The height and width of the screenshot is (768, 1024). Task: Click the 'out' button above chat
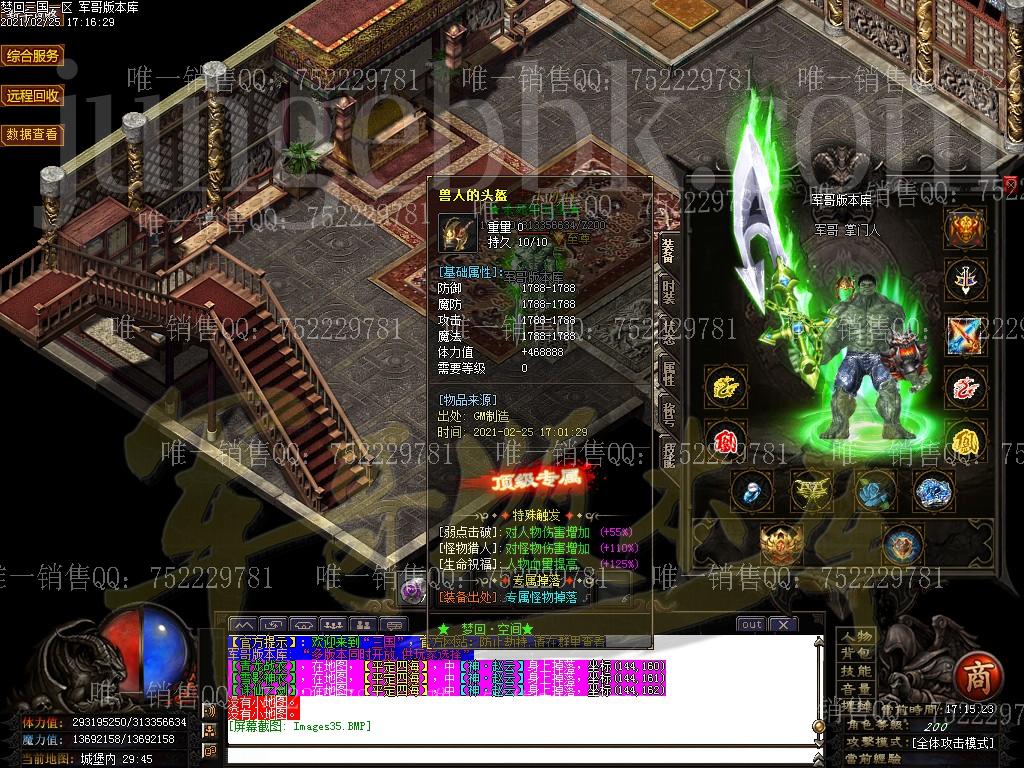[751, 625]
